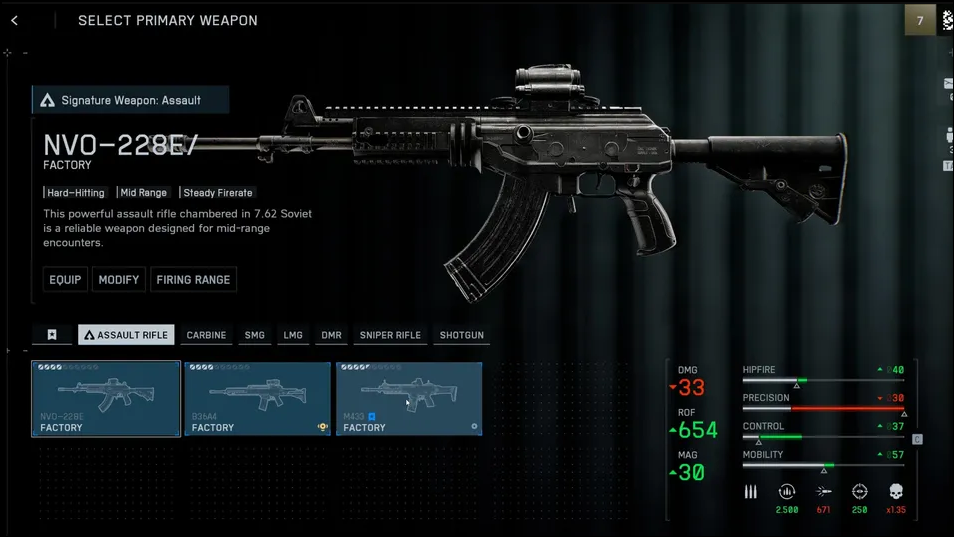The height and width of the screenshot is (537, 954).
Task: Choose the DMR weapon tab
Action: point(331,335)
